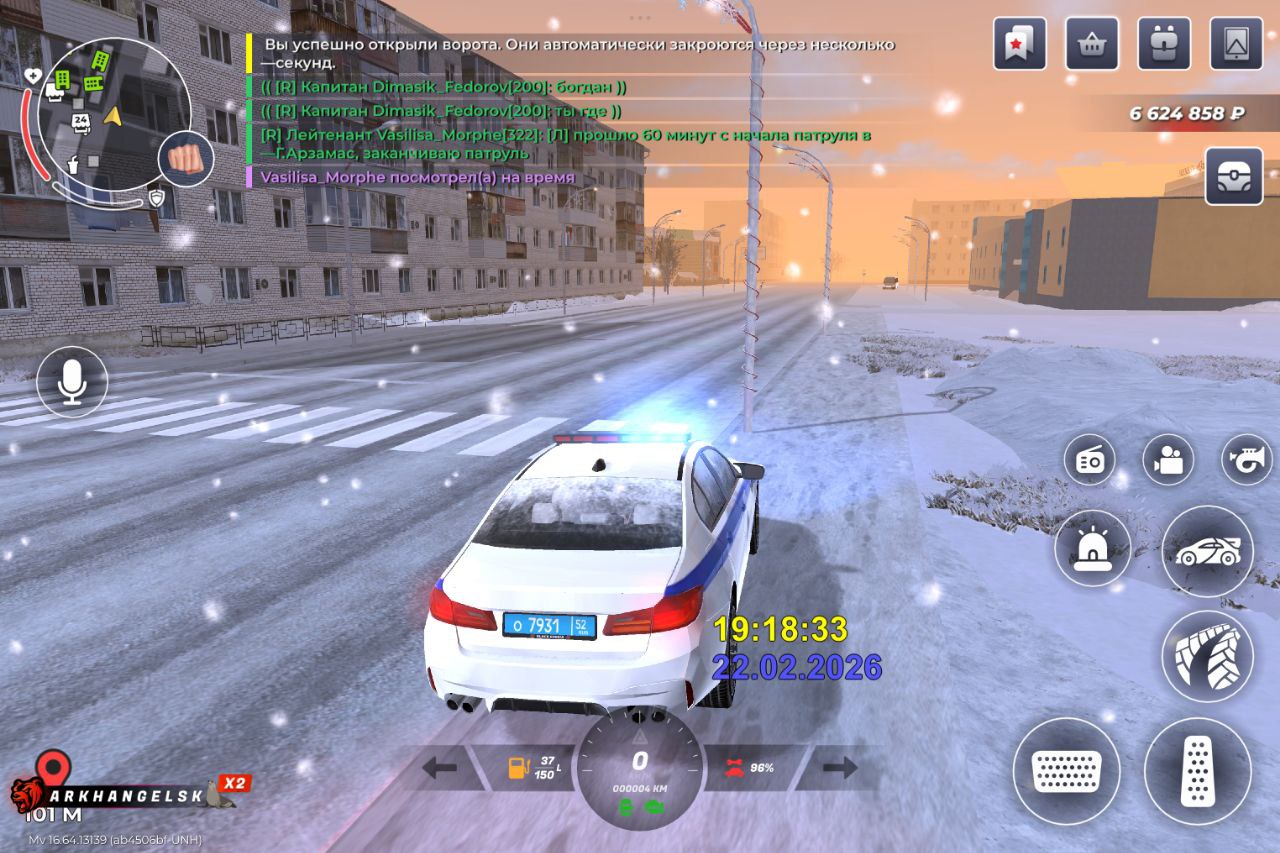Honk the car horn
The width and height of the screenshot is (1280, 853).
coord(1246,460)
